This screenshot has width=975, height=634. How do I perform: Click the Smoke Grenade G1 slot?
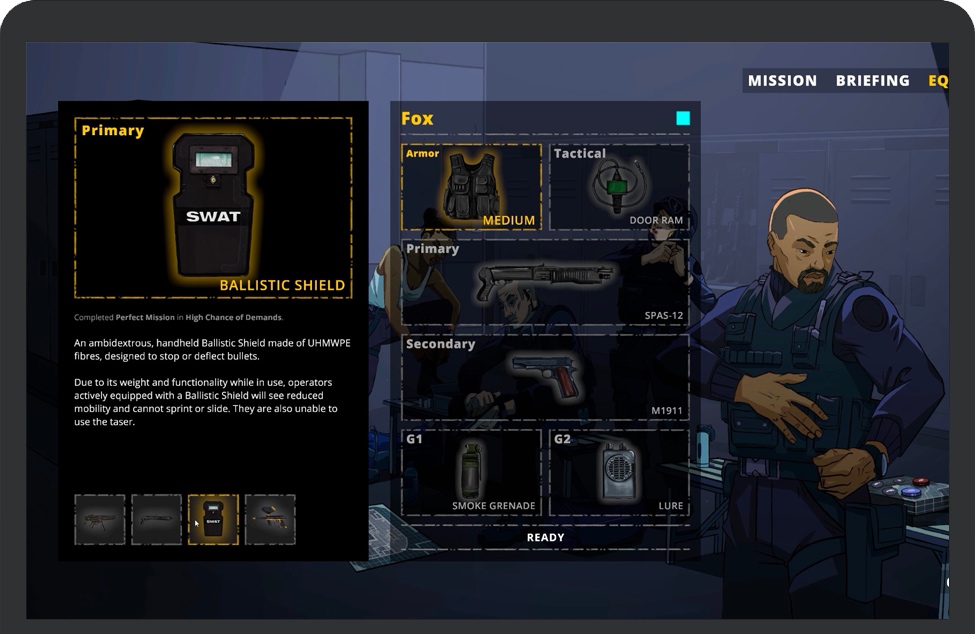click(471, 472)
